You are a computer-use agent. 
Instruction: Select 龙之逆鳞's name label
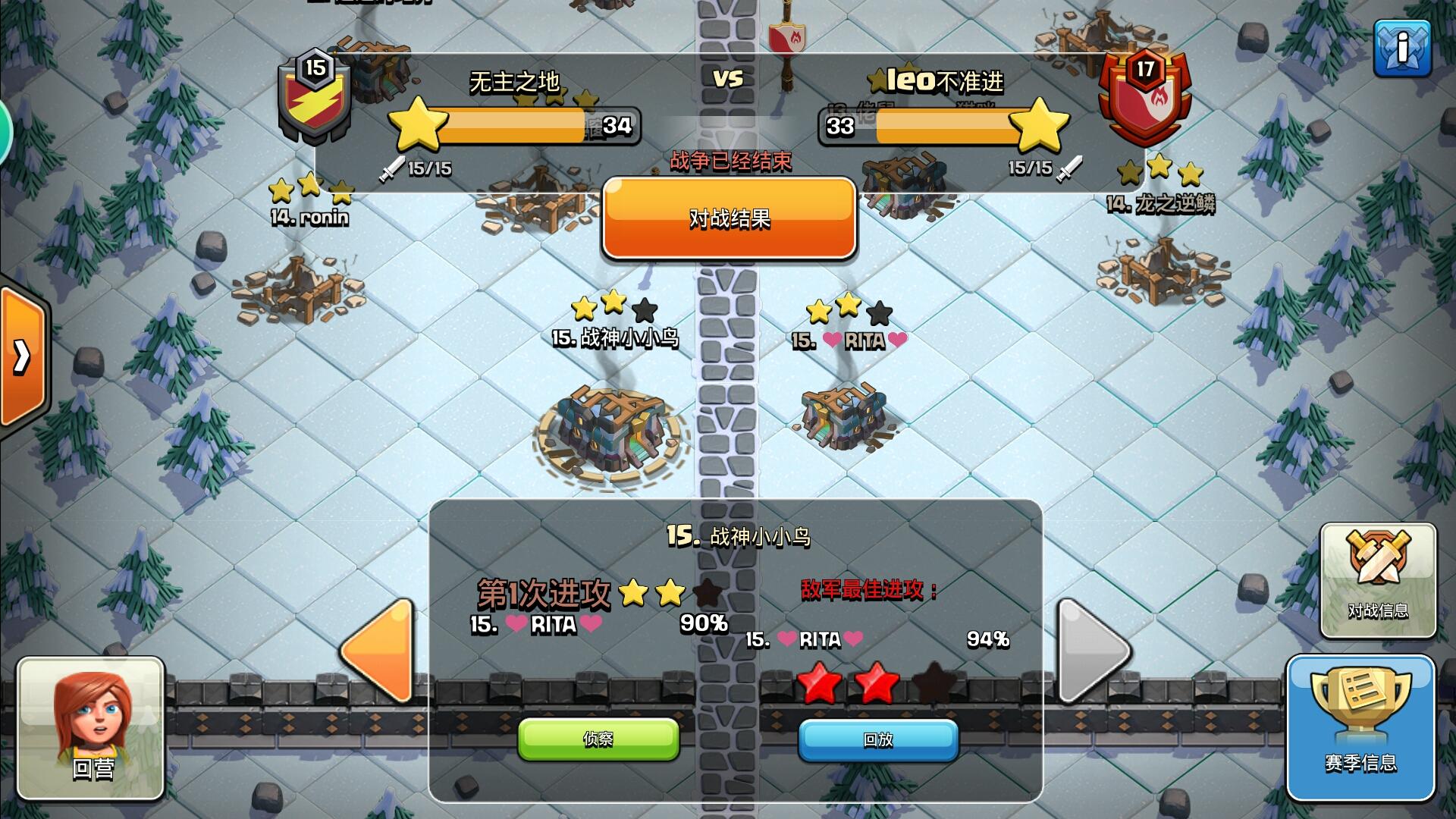pyautogui.click(x=1163, y=202)
